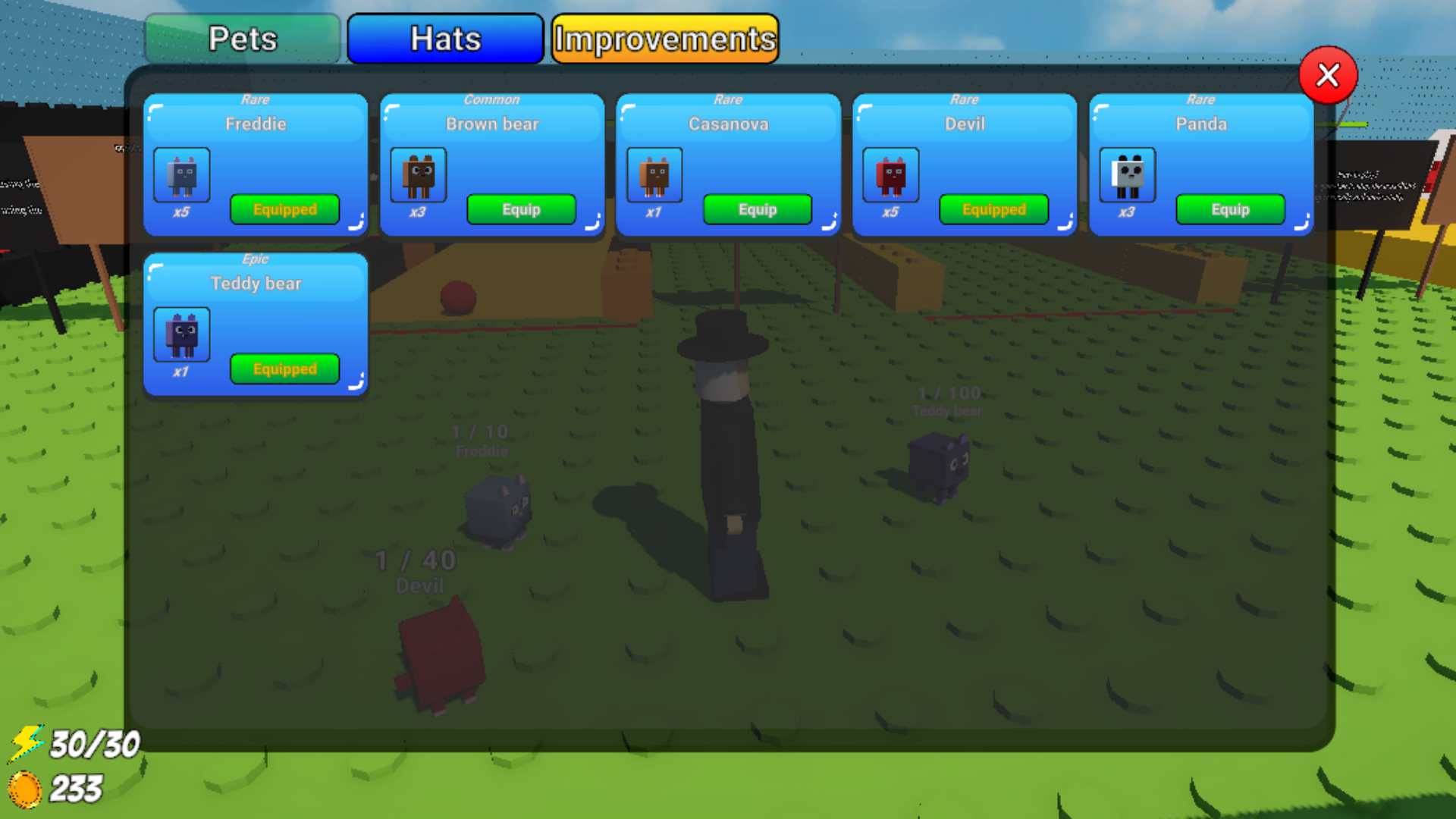
Task: Equip the Brown bear pet
Action: 522,209
